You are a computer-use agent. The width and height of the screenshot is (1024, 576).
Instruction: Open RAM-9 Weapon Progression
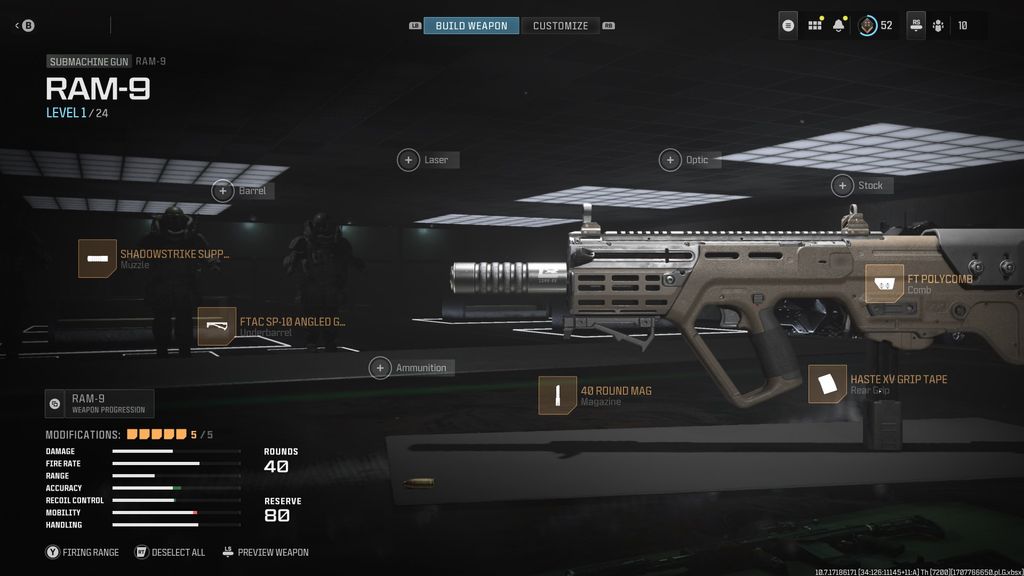(99, 403)
